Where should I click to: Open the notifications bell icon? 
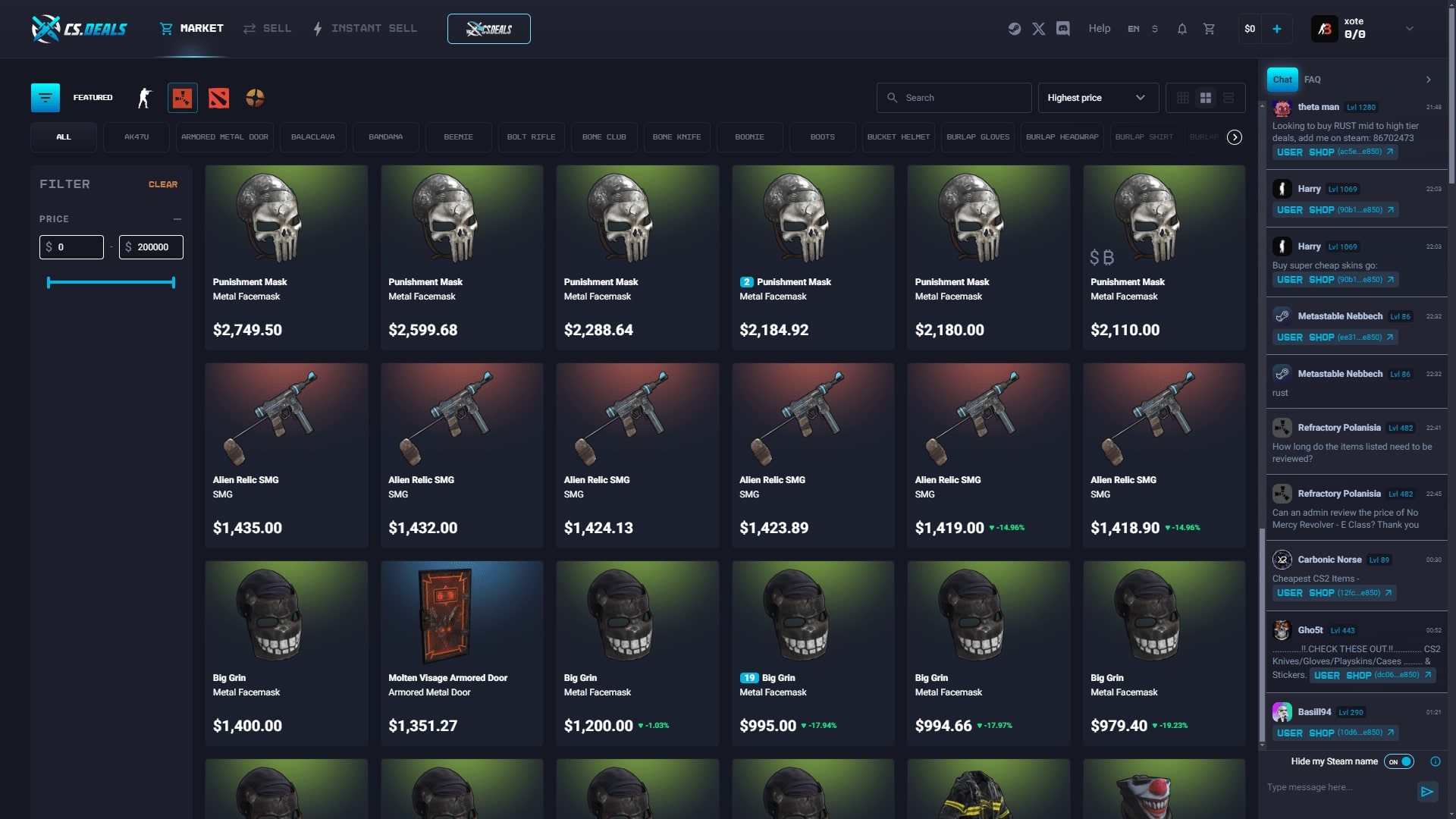[x=1181, y=28]
